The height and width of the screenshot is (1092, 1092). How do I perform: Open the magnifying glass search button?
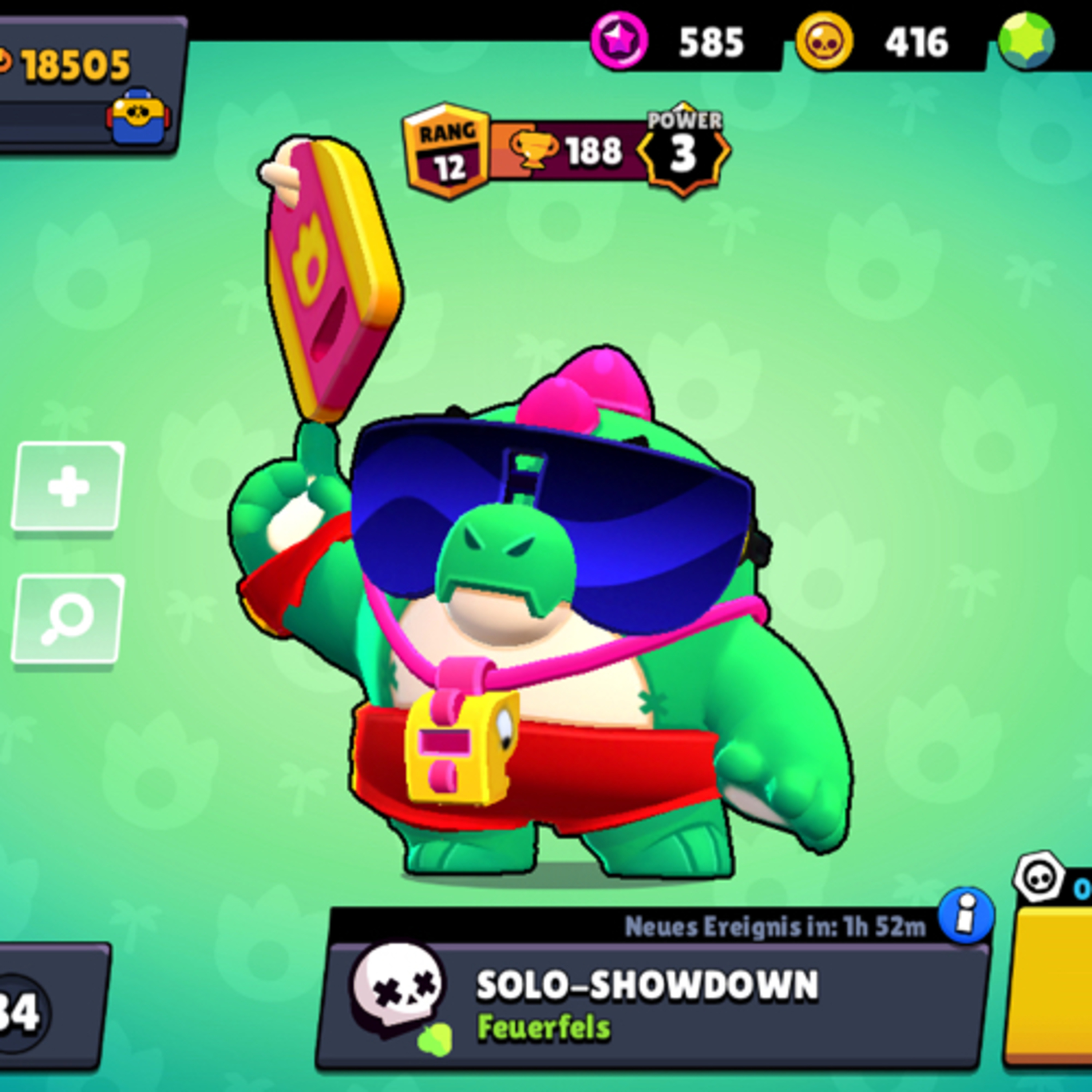click(x=68, y=619)
